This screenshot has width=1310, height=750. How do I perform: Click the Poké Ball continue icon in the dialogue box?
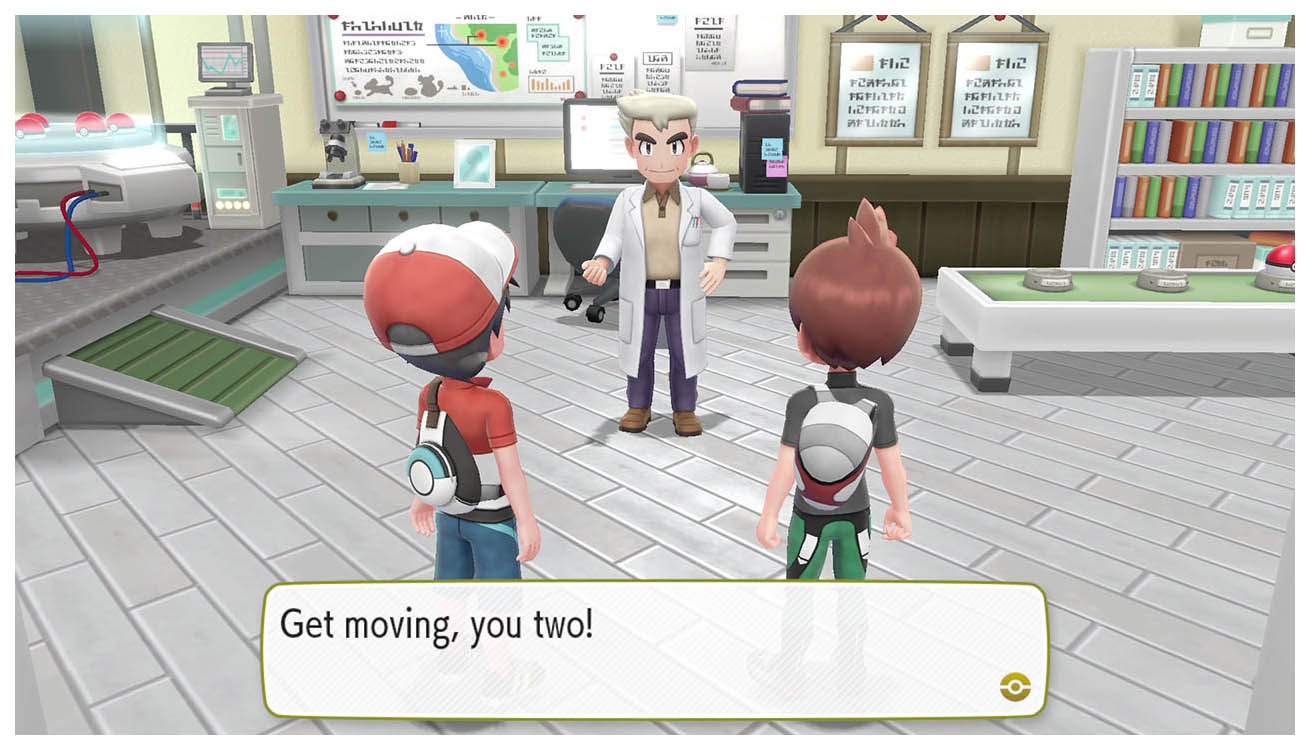pos(1013,686)
